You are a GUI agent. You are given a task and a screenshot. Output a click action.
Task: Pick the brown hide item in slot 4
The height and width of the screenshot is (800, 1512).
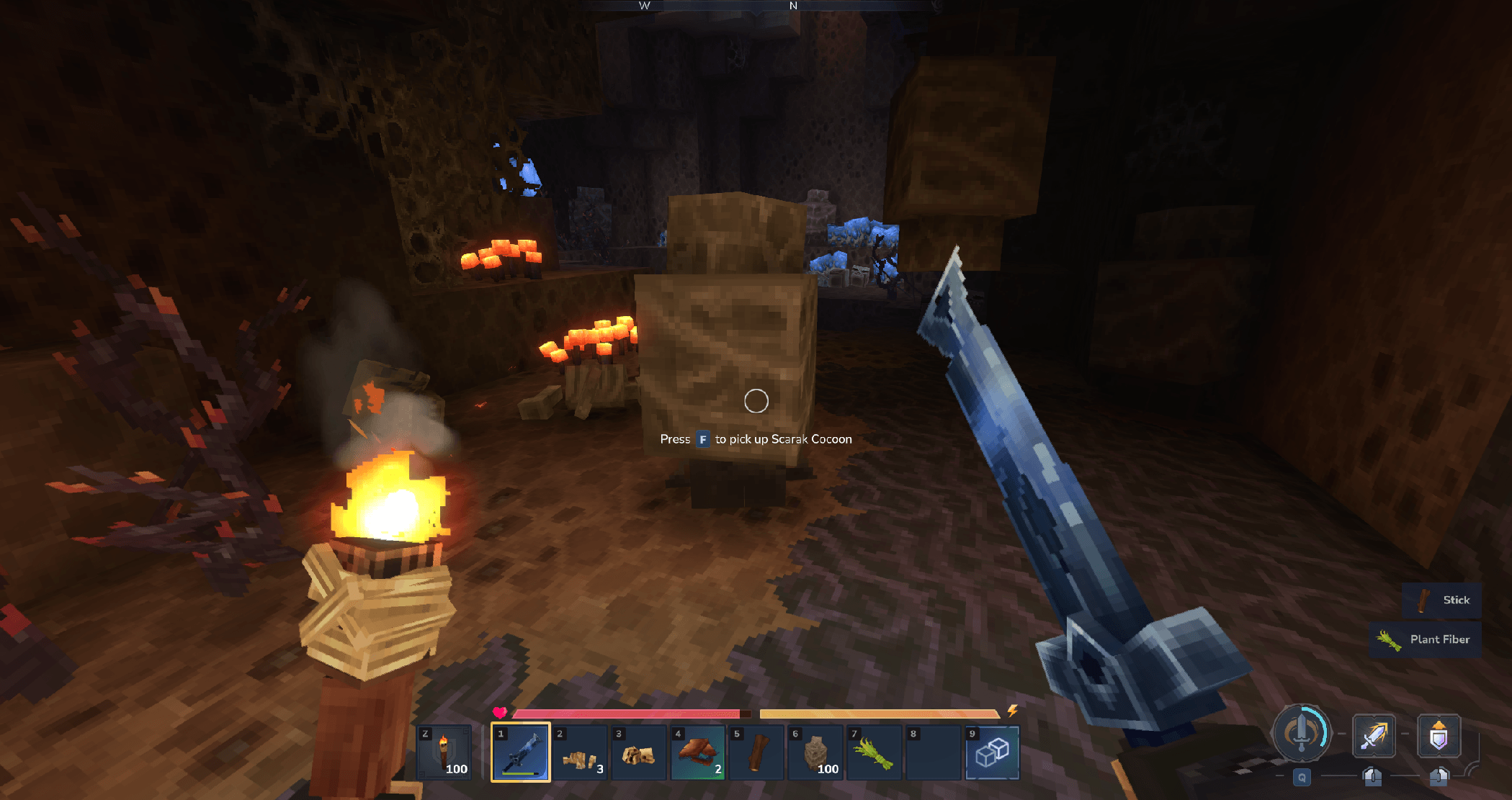pos(698,752)
